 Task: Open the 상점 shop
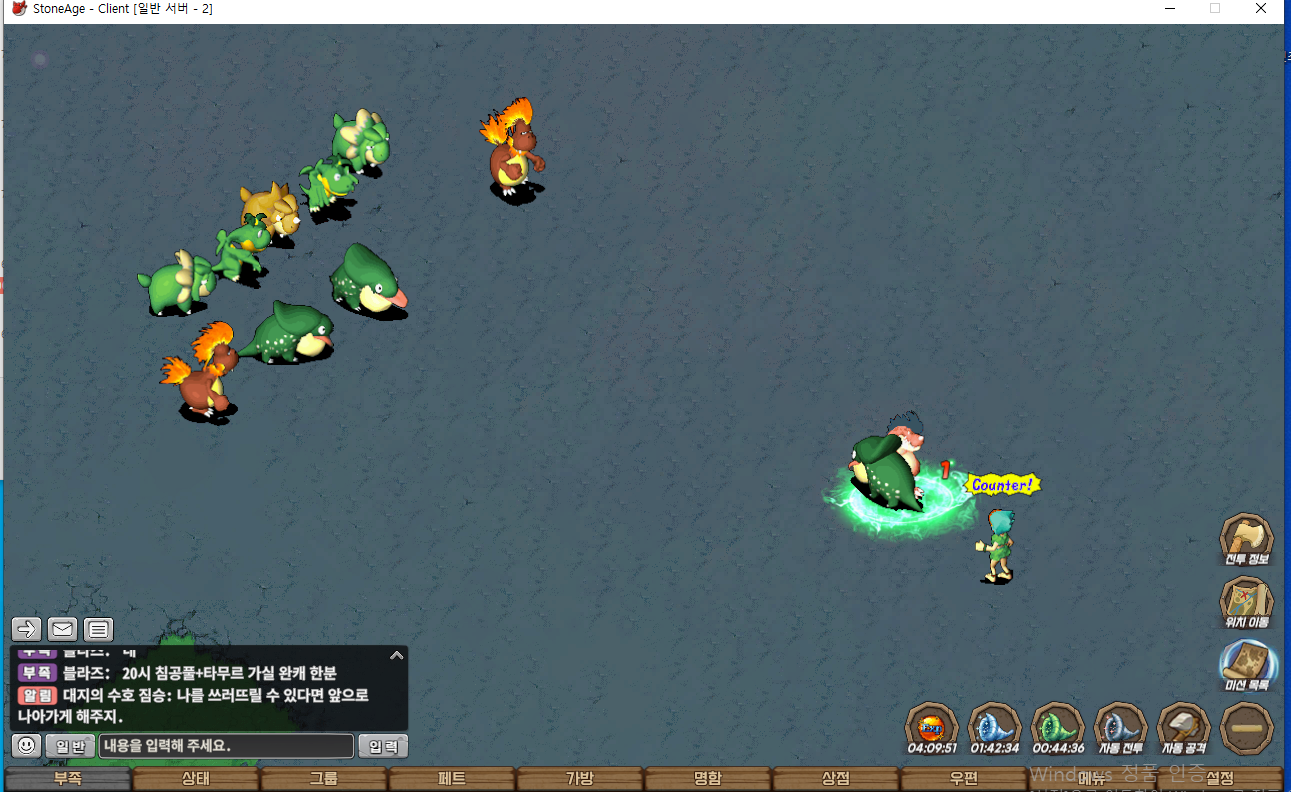pyautogui.click(x=836, y=779)
